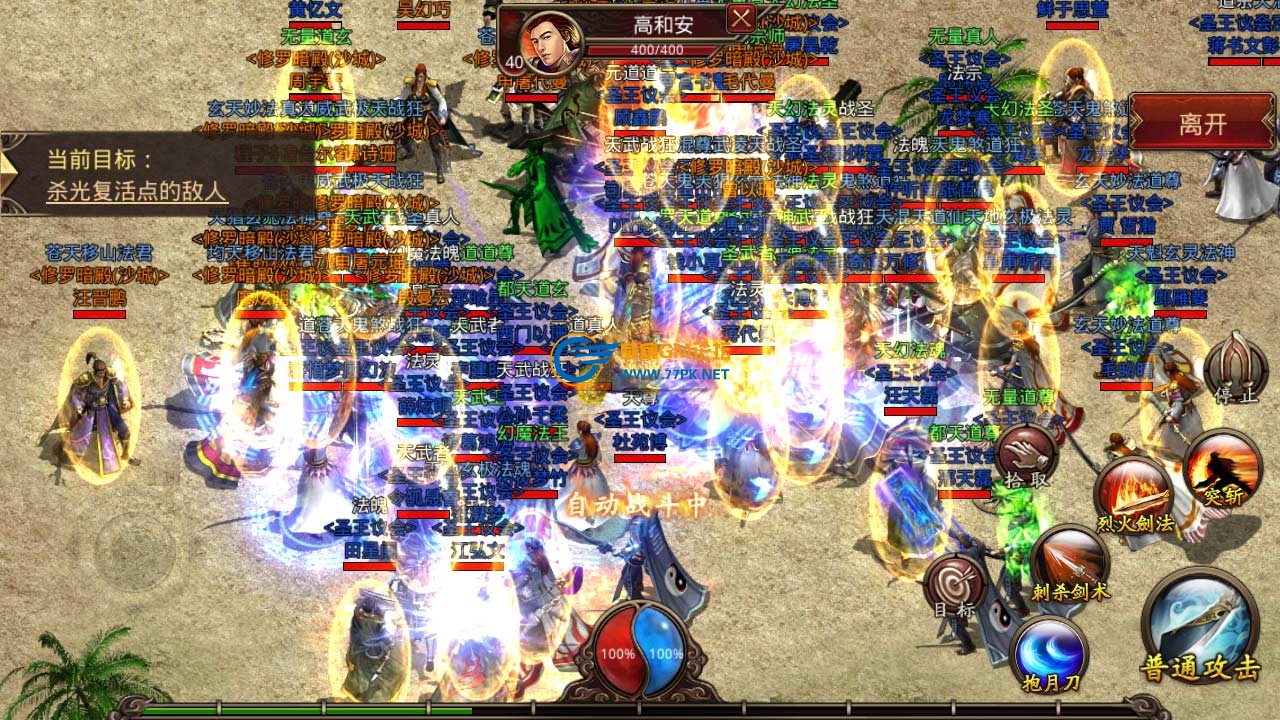Cast the 抱月刀 crescent blade skill

pyautogui.click(x=1048, y=651)
